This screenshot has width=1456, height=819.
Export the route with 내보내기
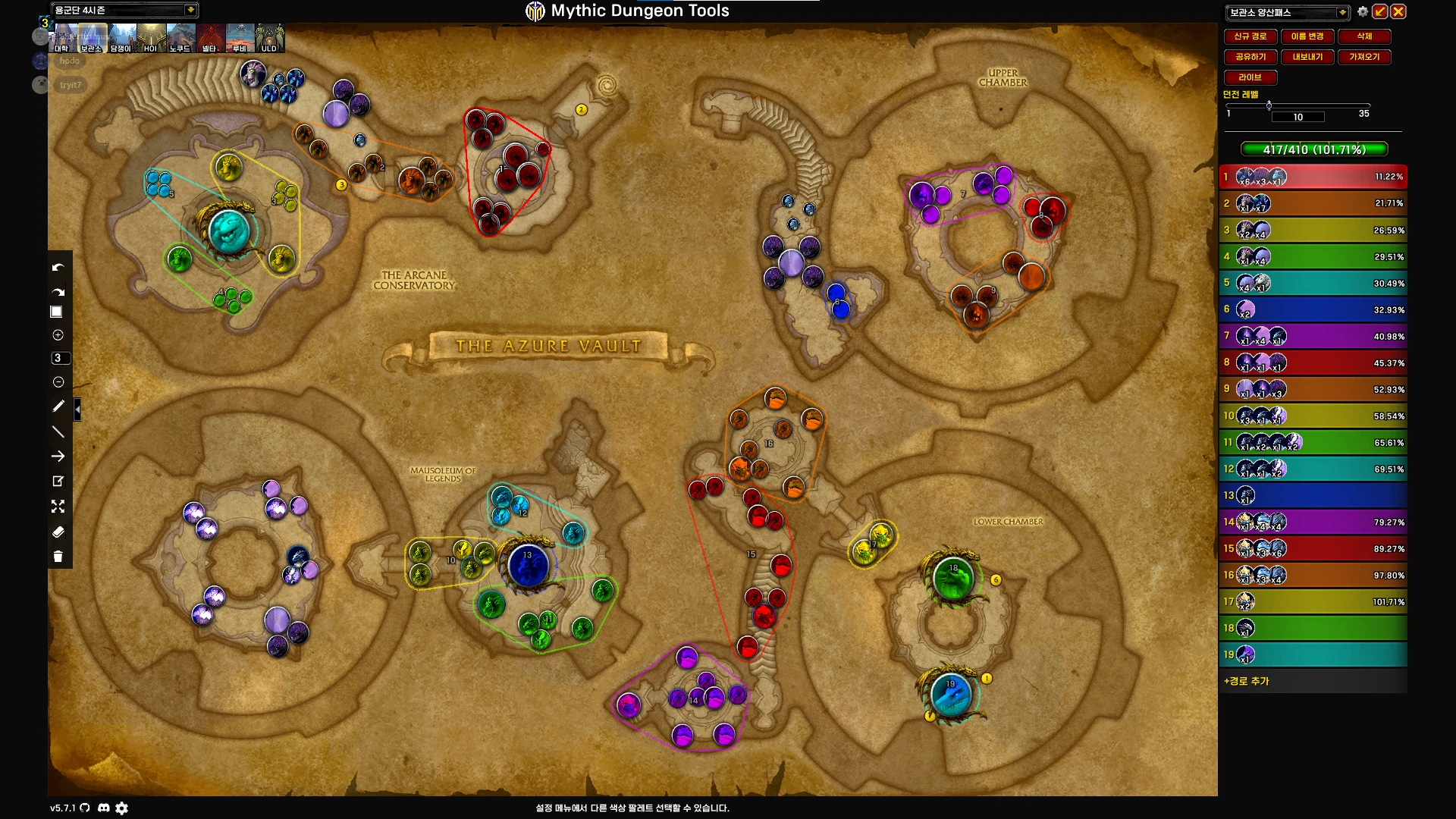coord(1307,57)
